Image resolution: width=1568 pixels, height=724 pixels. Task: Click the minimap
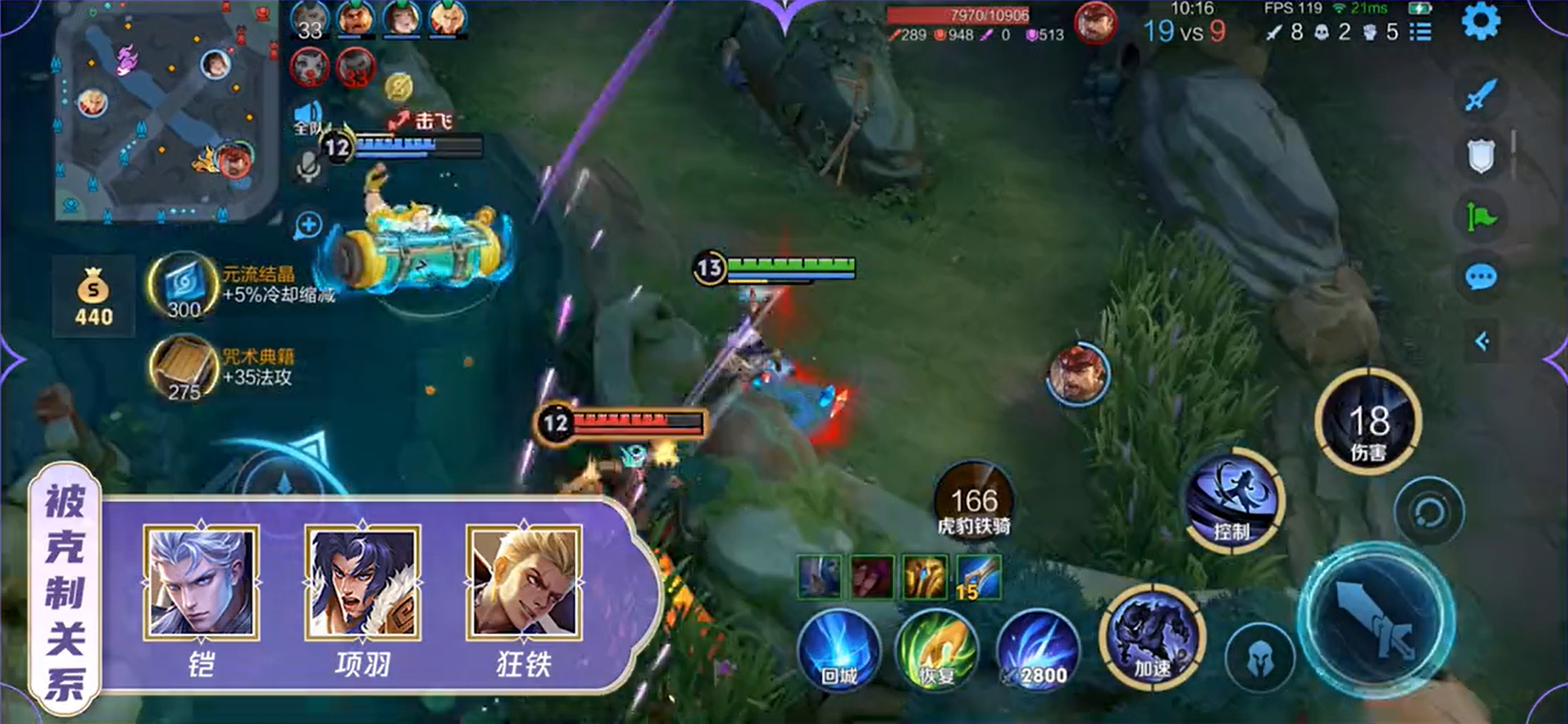pos(157,114)
